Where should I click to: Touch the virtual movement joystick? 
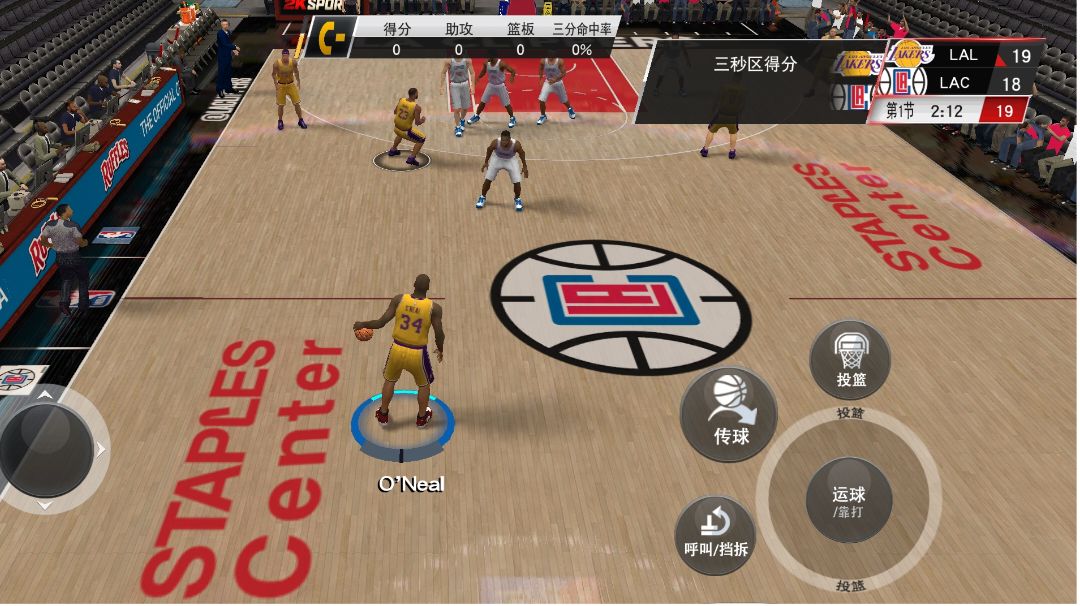point(45,448)
